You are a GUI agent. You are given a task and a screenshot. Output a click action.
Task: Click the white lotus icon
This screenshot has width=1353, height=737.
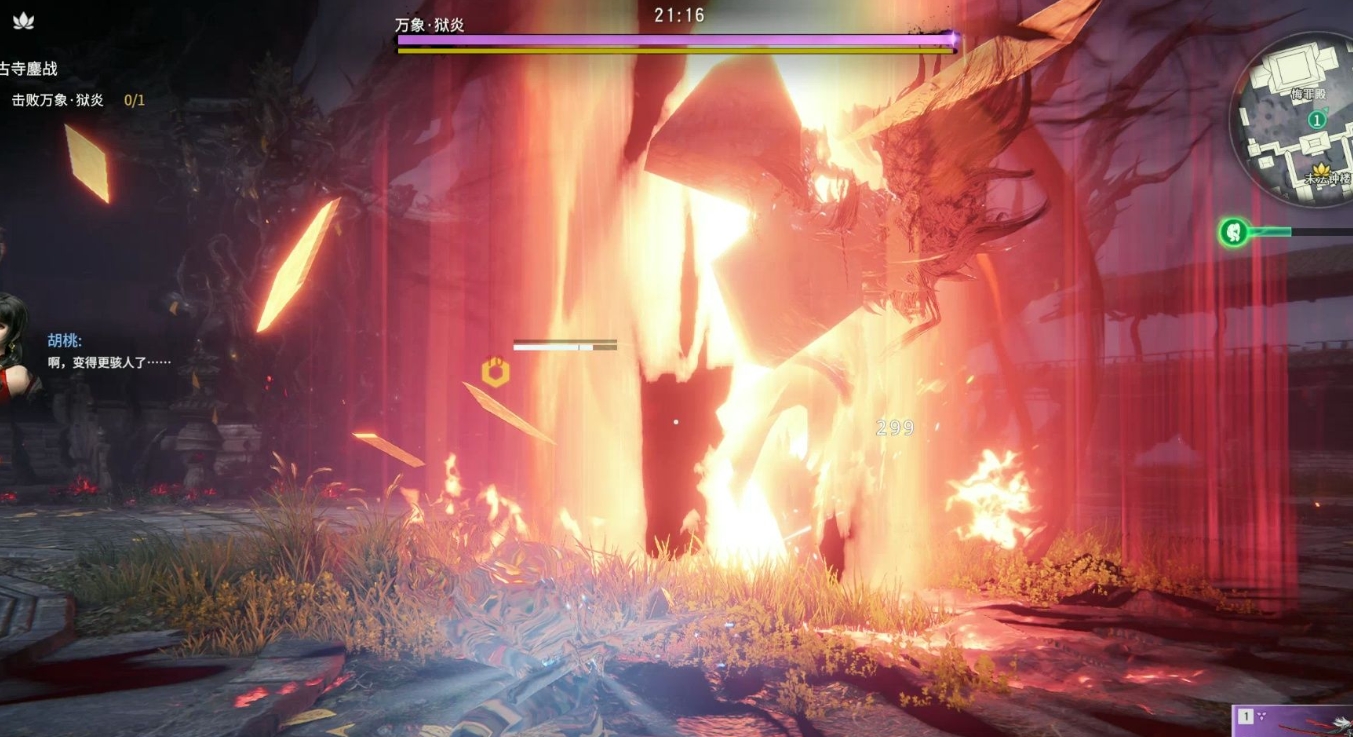tap(21, 20)
